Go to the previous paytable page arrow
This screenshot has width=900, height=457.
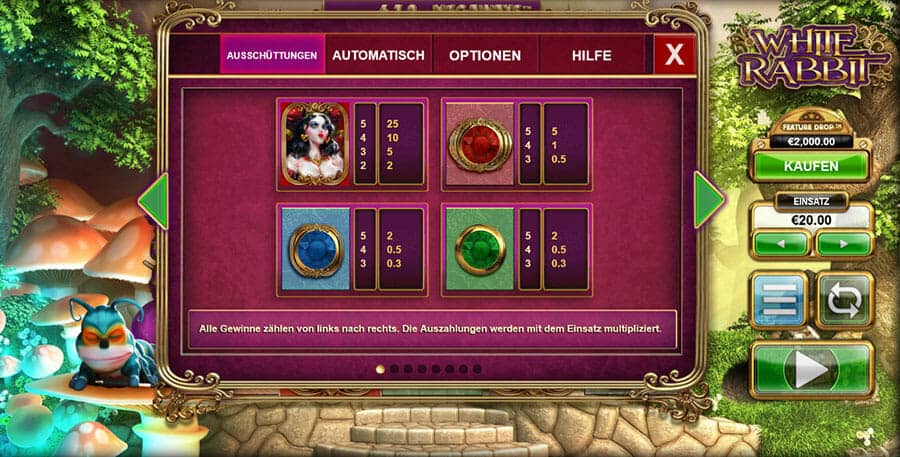point(153,200)
